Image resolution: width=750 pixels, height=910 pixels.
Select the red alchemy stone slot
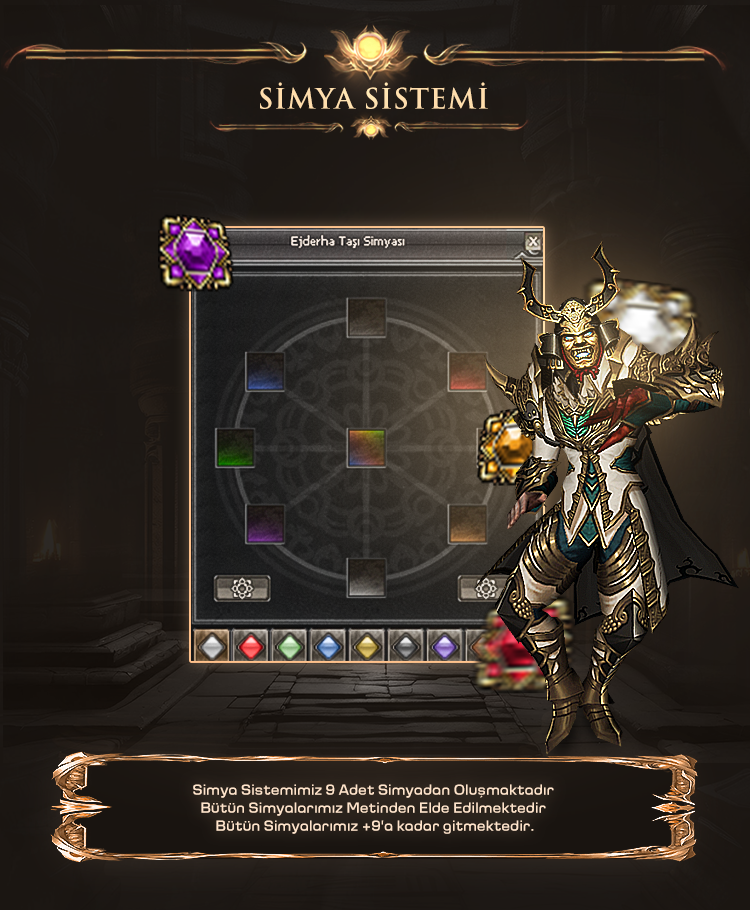pyautogui.click(x=467, y=371)
